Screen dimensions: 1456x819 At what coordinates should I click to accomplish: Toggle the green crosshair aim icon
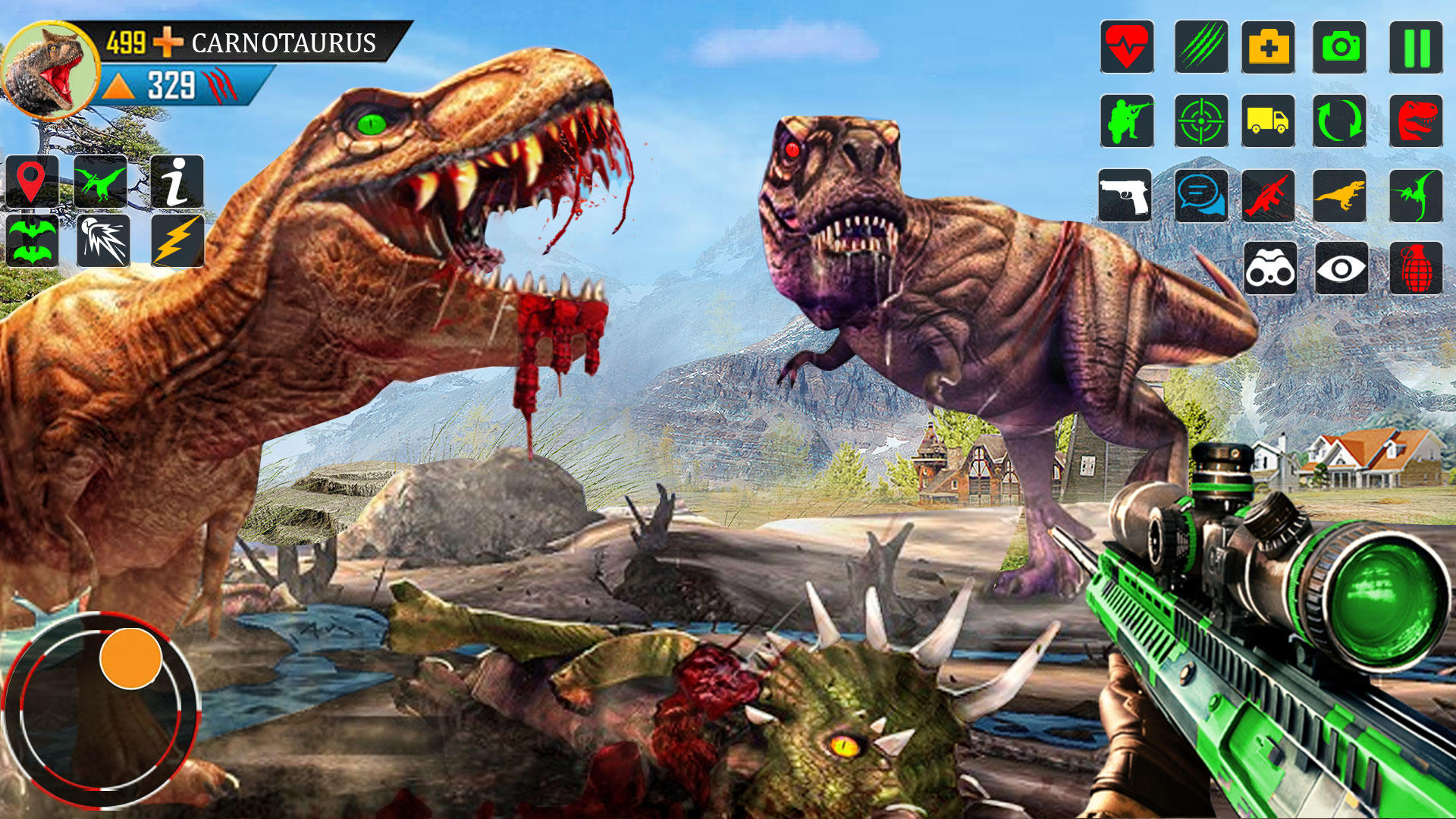[x=1201, y=121]
